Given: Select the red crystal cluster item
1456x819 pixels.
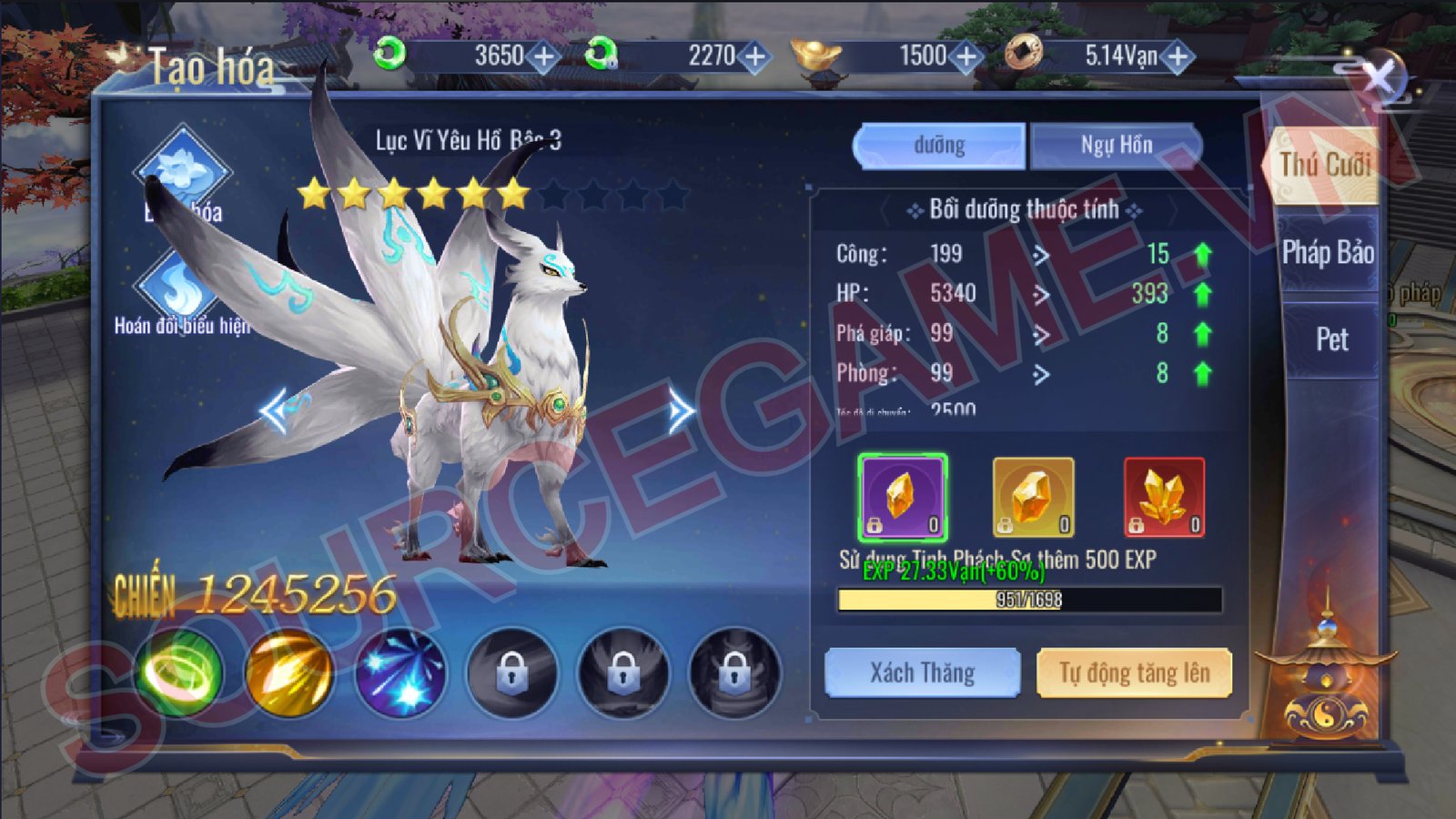Looking at the screenshot, I should click(1164, 498).
